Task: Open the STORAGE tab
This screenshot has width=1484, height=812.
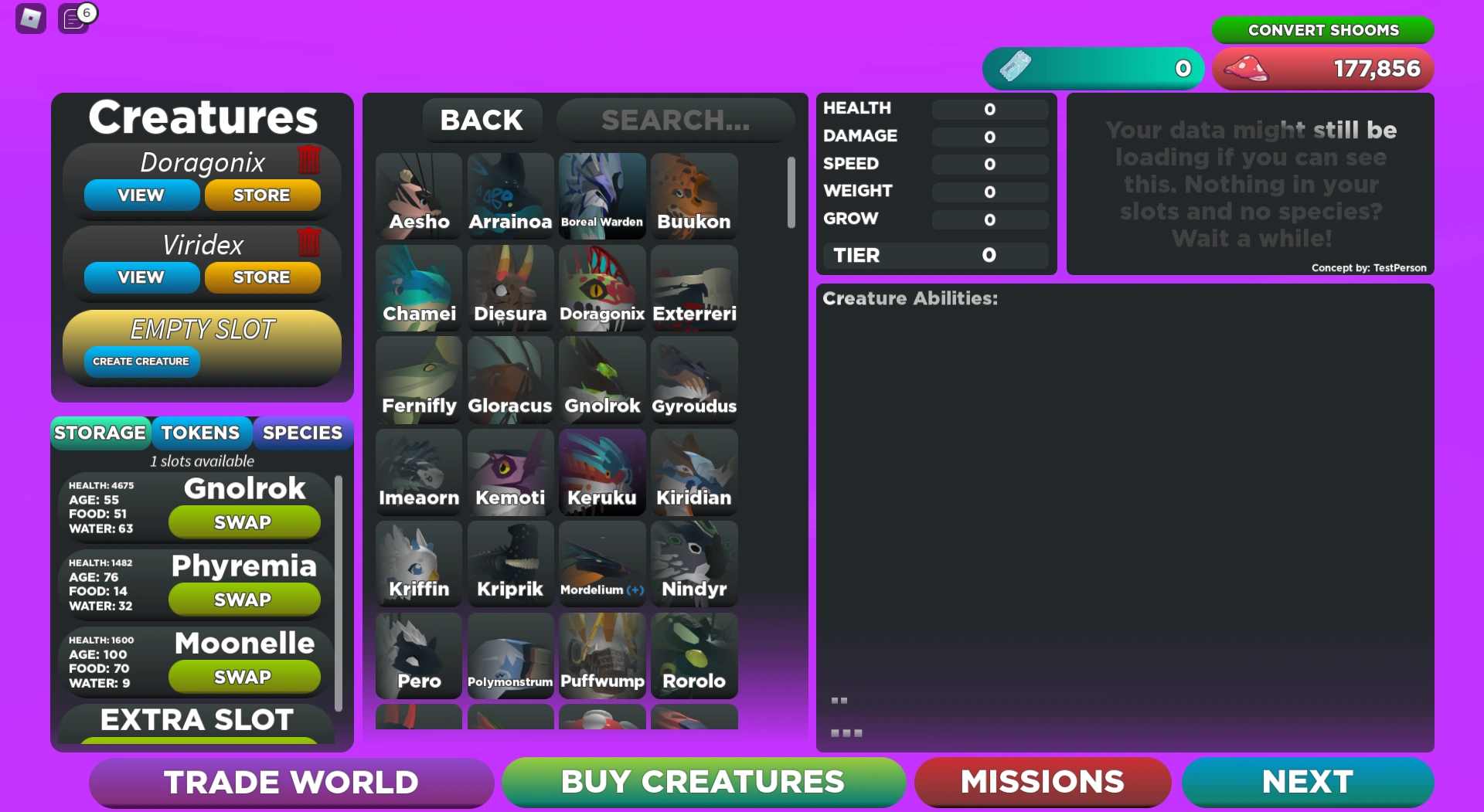Action: pos(100,433)
